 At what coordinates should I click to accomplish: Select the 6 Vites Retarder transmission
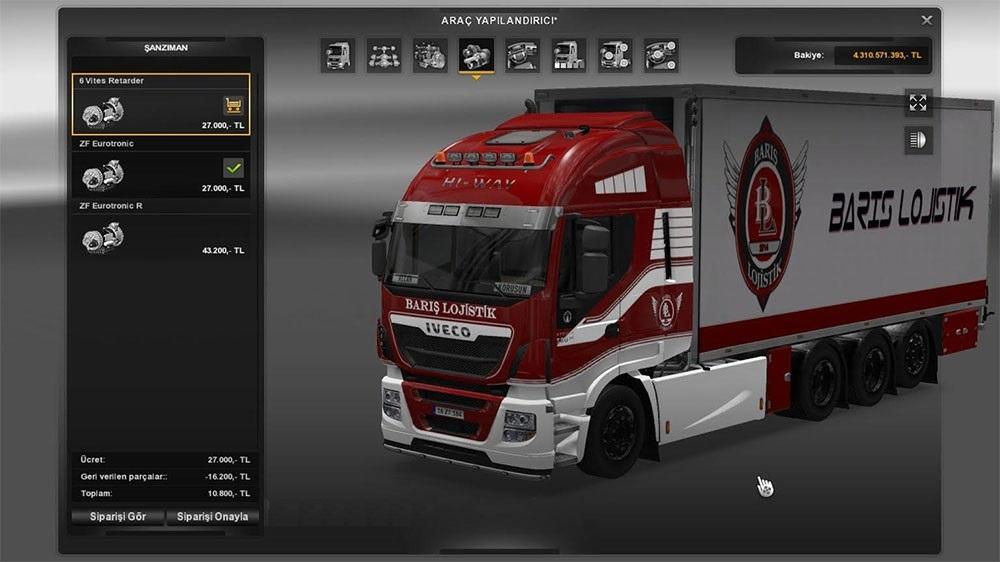[162, 105]
